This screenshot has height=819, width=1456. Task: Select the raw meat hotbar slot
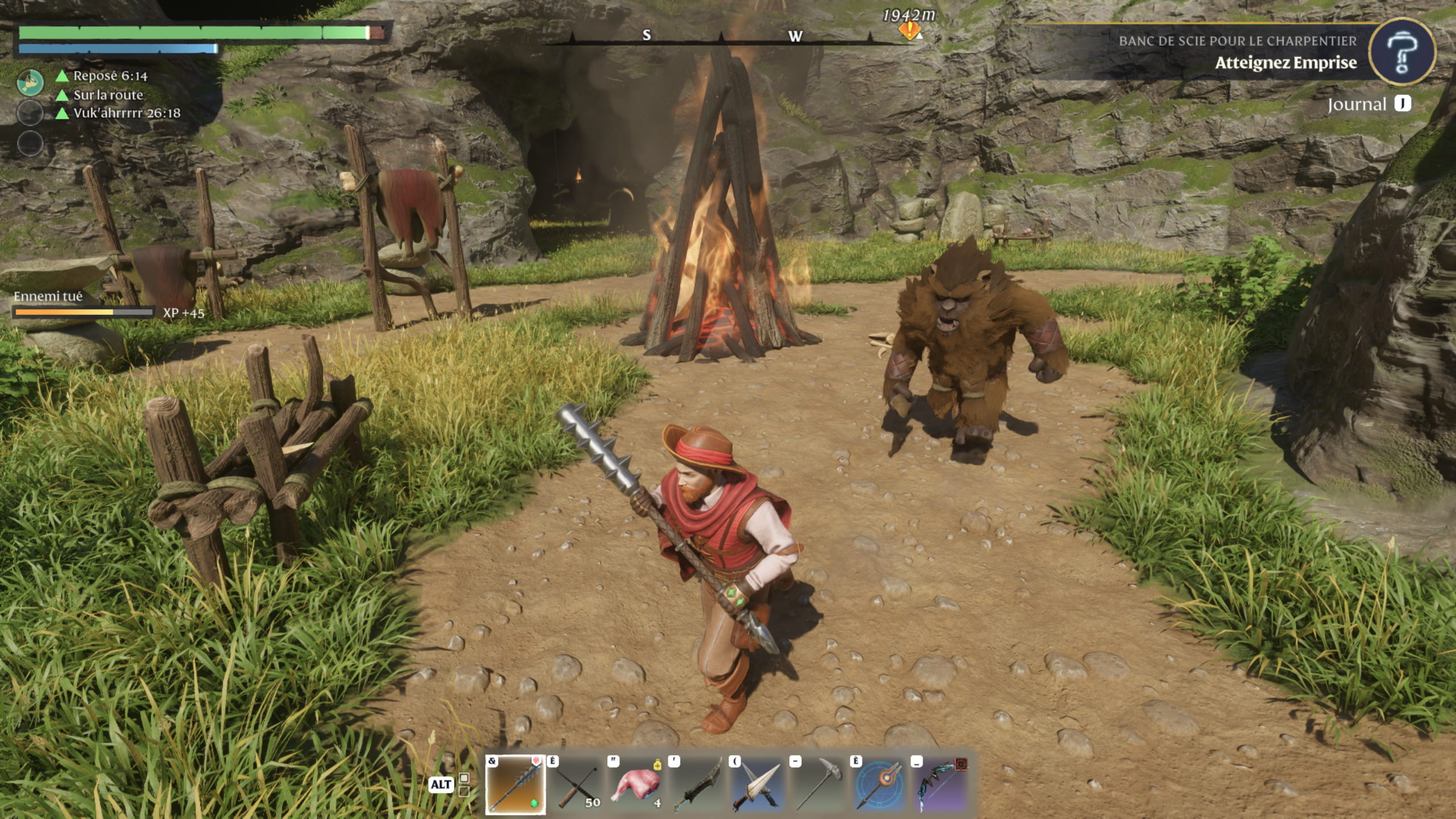(x=636, y=785)
